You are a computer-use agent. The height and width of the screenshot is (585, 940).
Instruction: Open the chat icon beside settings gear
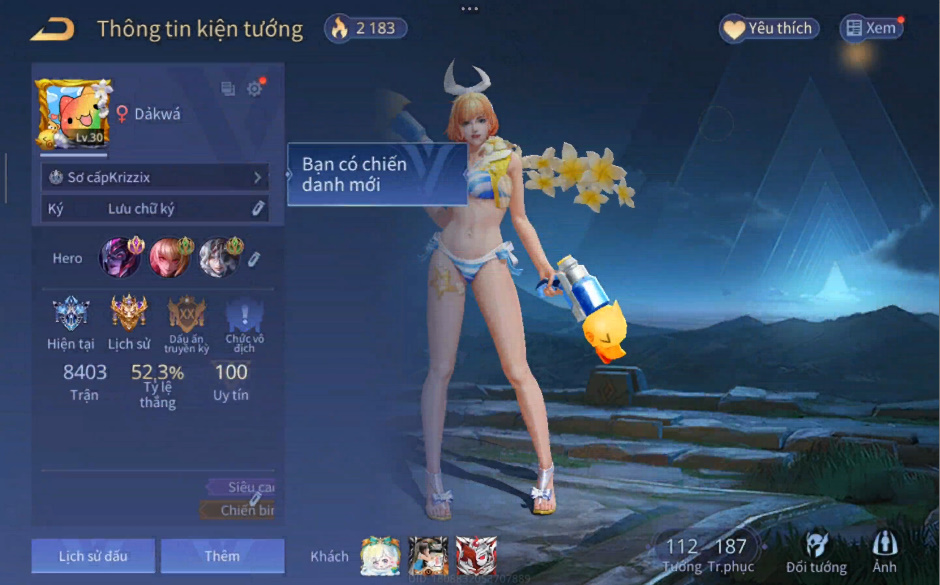pos(228,89)
